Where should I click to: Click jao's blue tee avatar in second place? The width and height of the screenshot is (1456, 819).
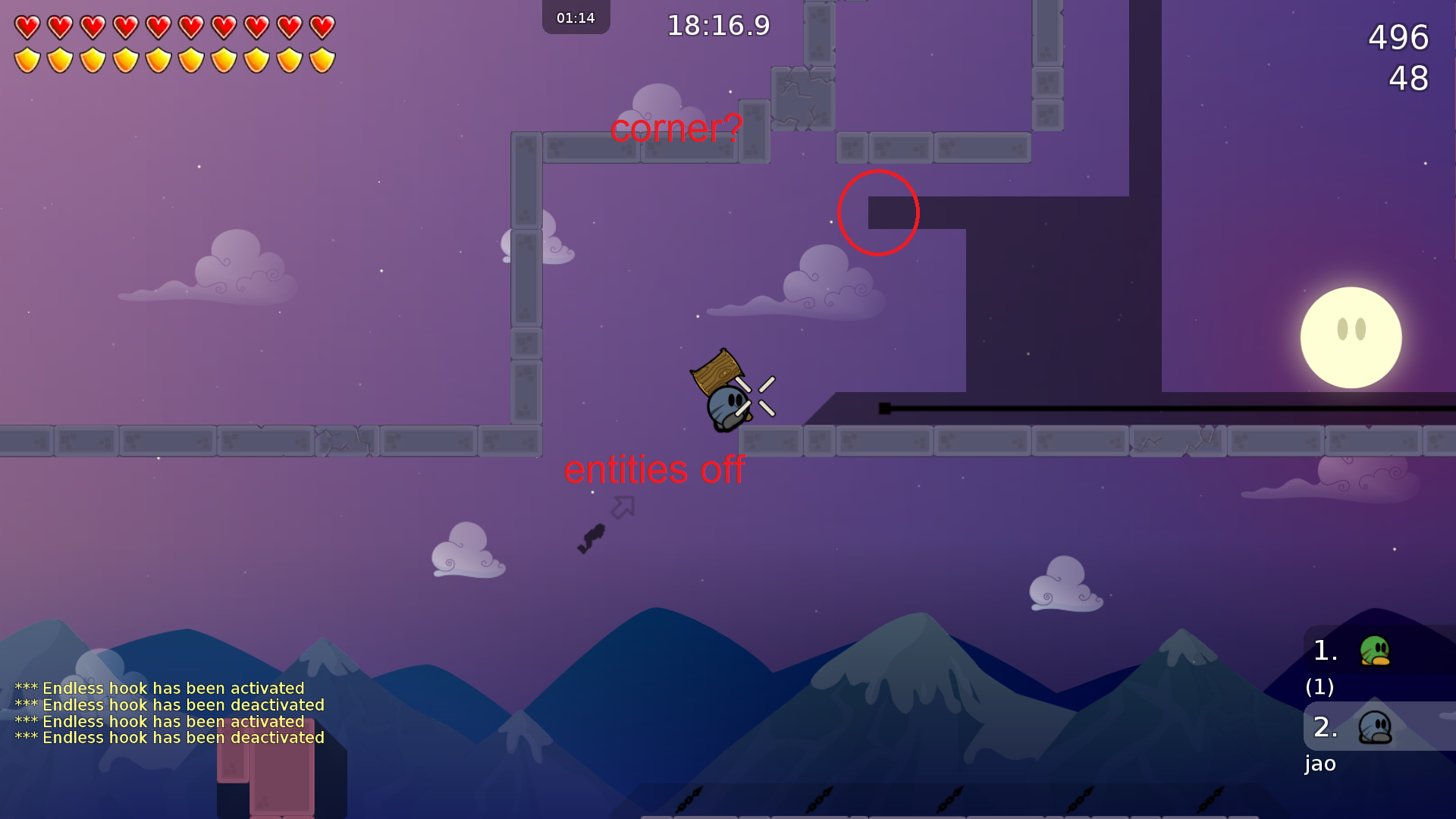pyautogui.click(x=1375, y=726)
